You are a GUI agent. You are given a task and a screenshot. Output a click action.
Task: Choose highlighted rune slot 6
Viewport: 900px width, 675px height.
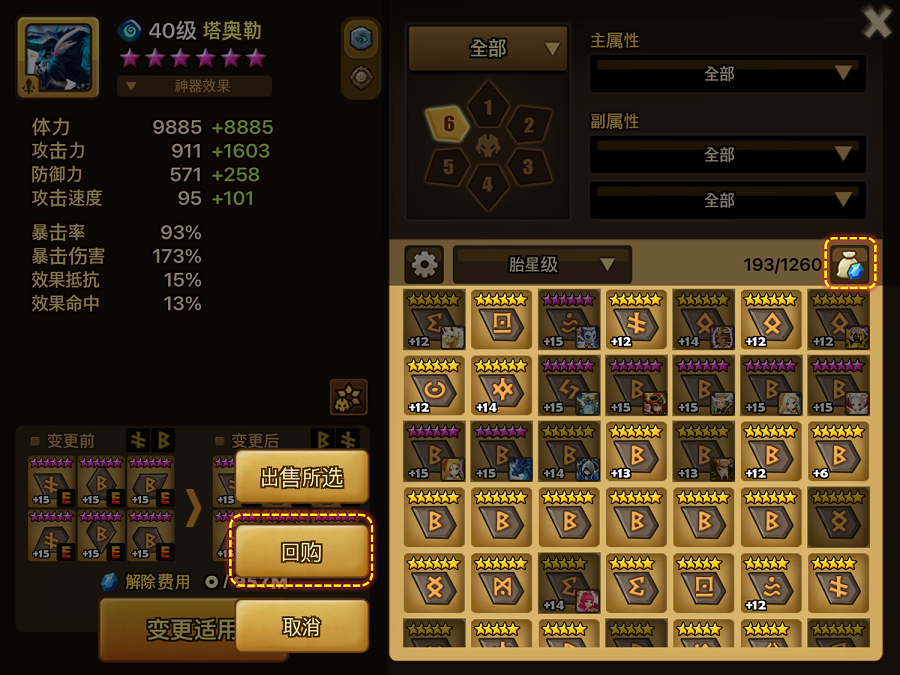click(448, 124)
